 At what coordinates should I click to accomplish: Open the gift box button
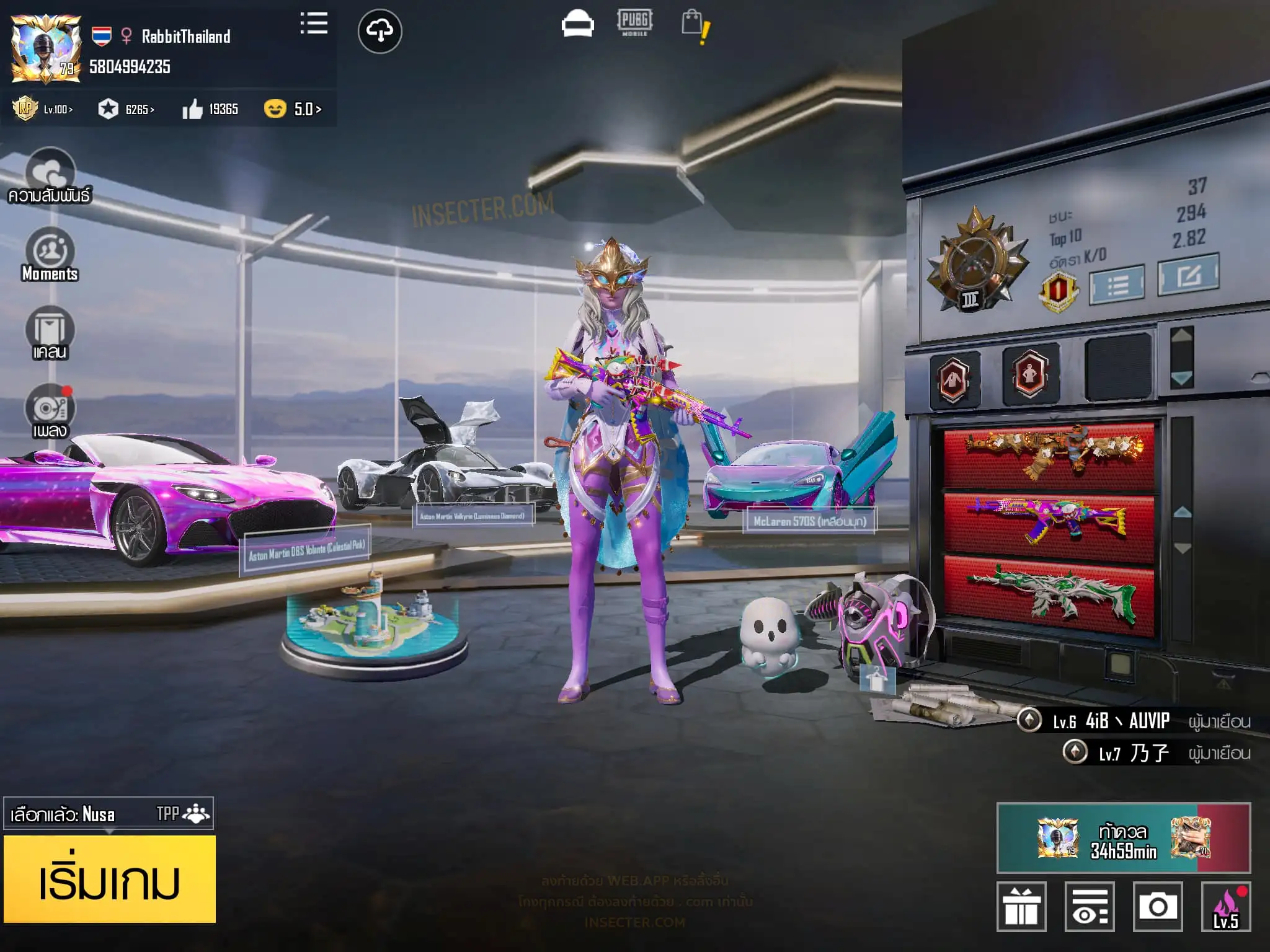[1021, 907]
